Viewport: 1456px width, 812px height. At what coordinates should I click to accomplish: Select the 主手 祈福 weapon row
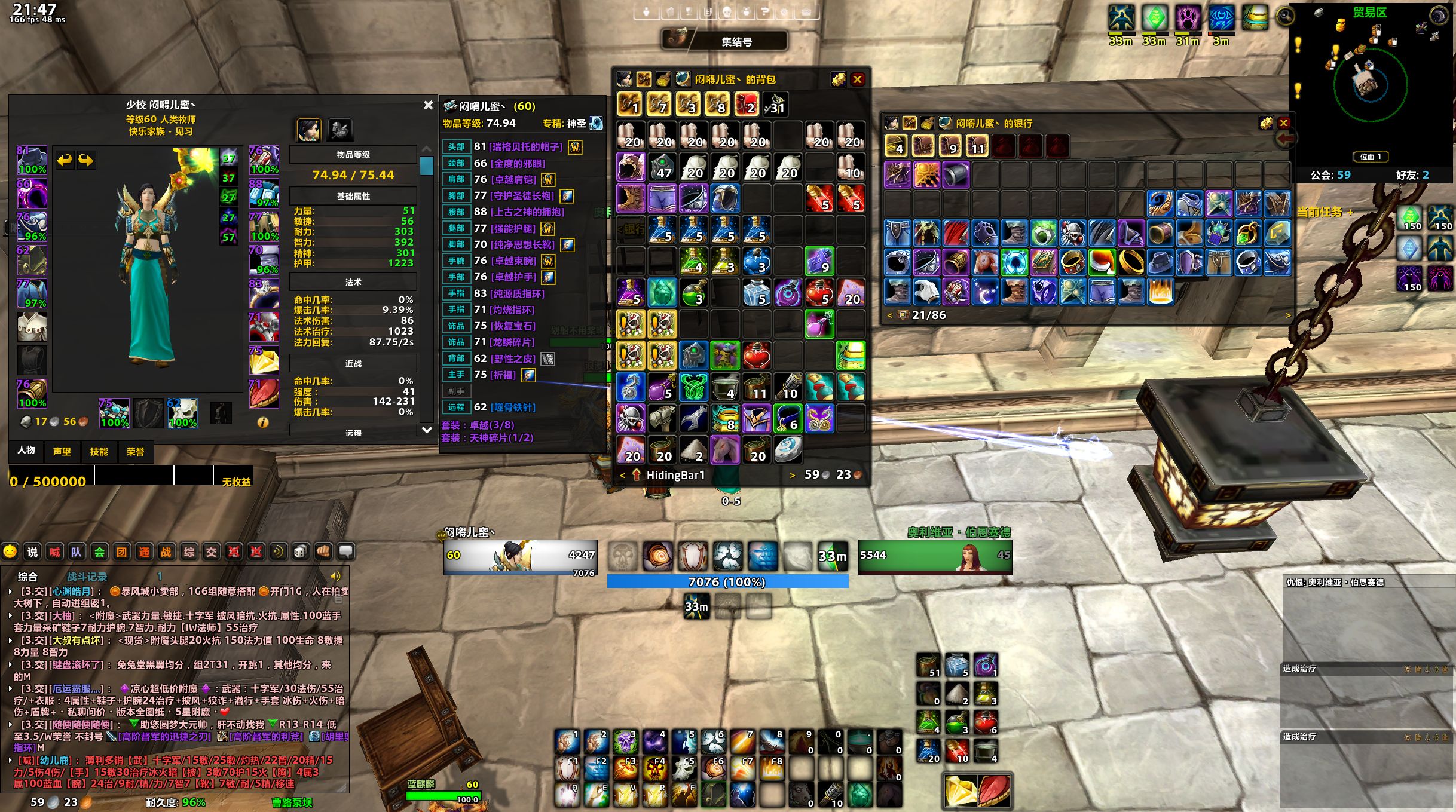pyautogui.click(x=502, y=375)
